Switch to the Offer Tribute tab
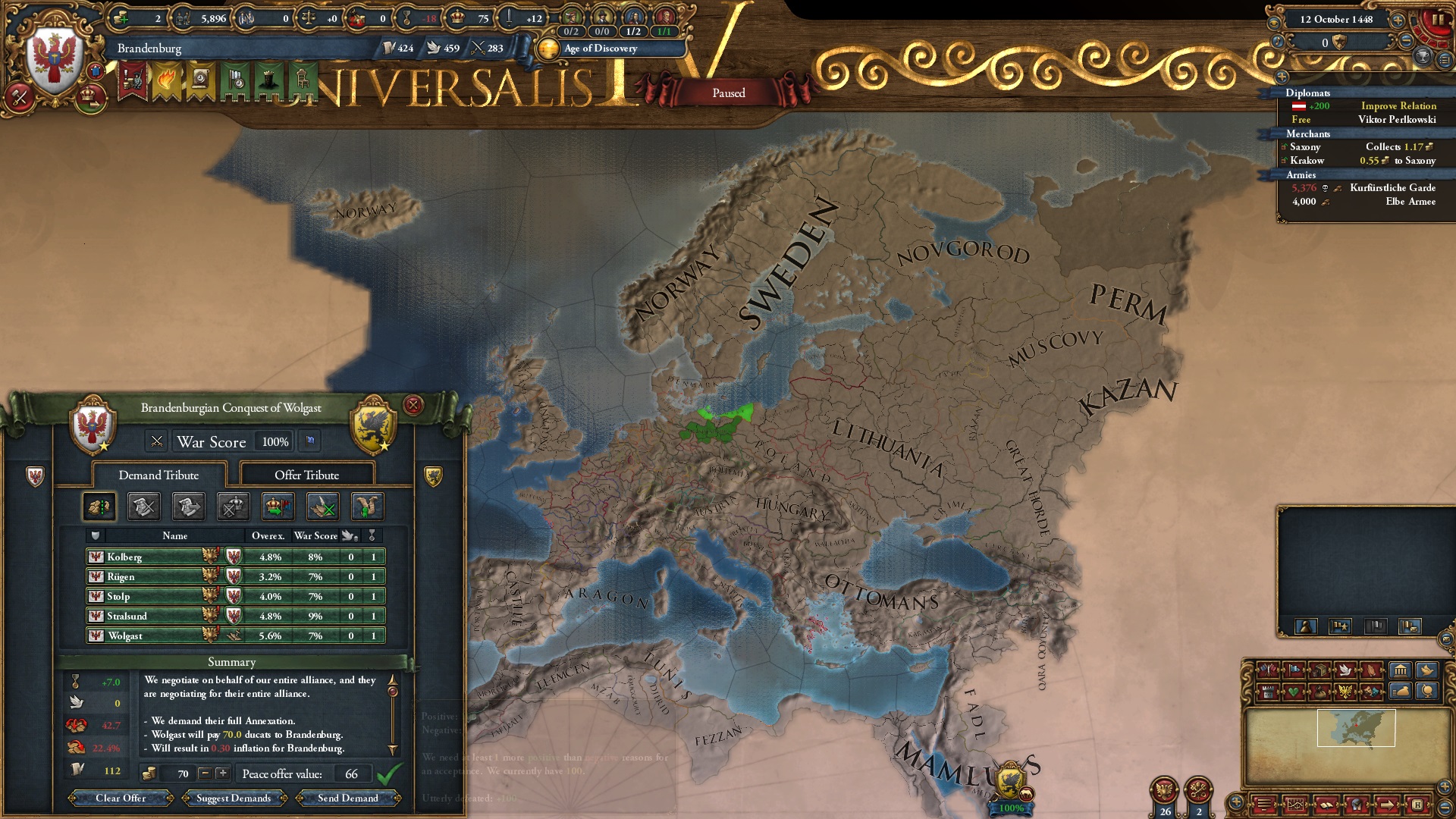1456x819 pixels. [x=307, y=475]
